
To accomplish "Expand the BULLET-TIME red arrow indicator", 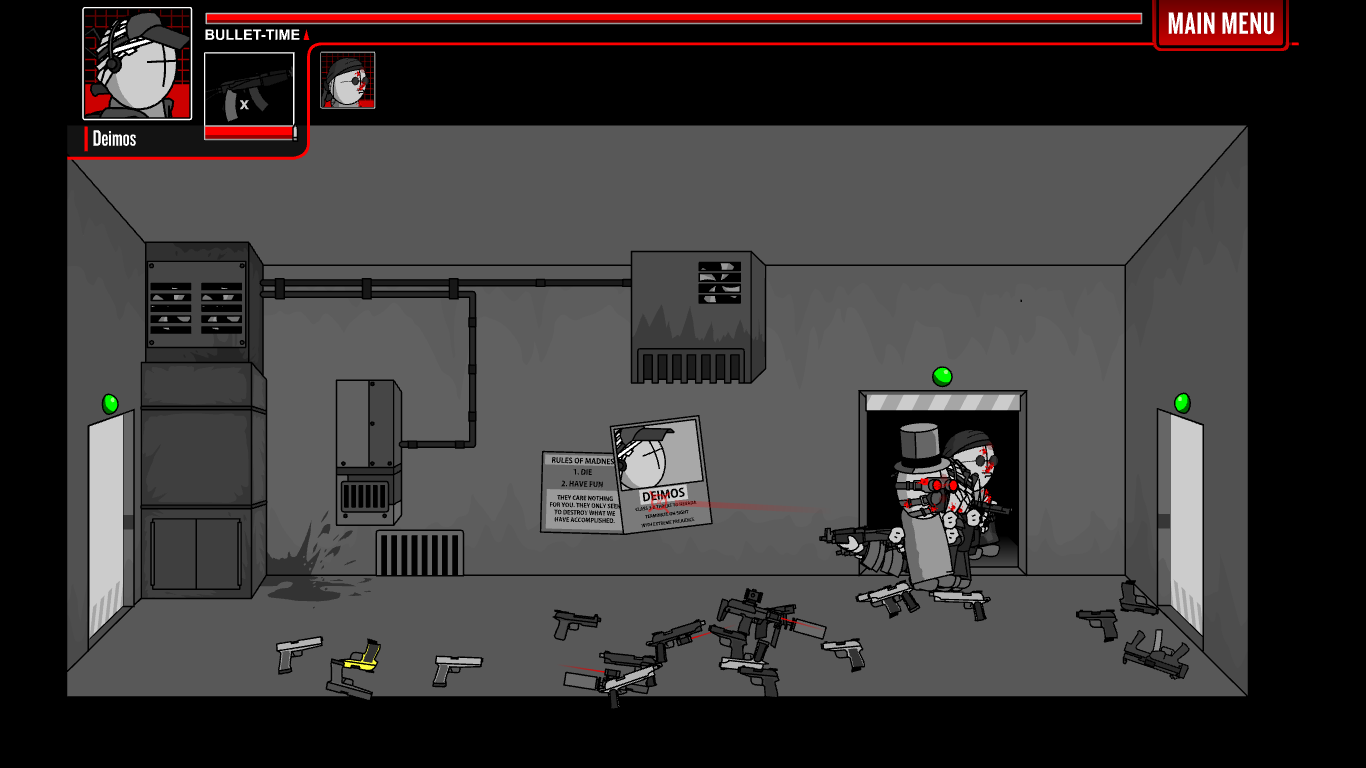I will (307, 33).
